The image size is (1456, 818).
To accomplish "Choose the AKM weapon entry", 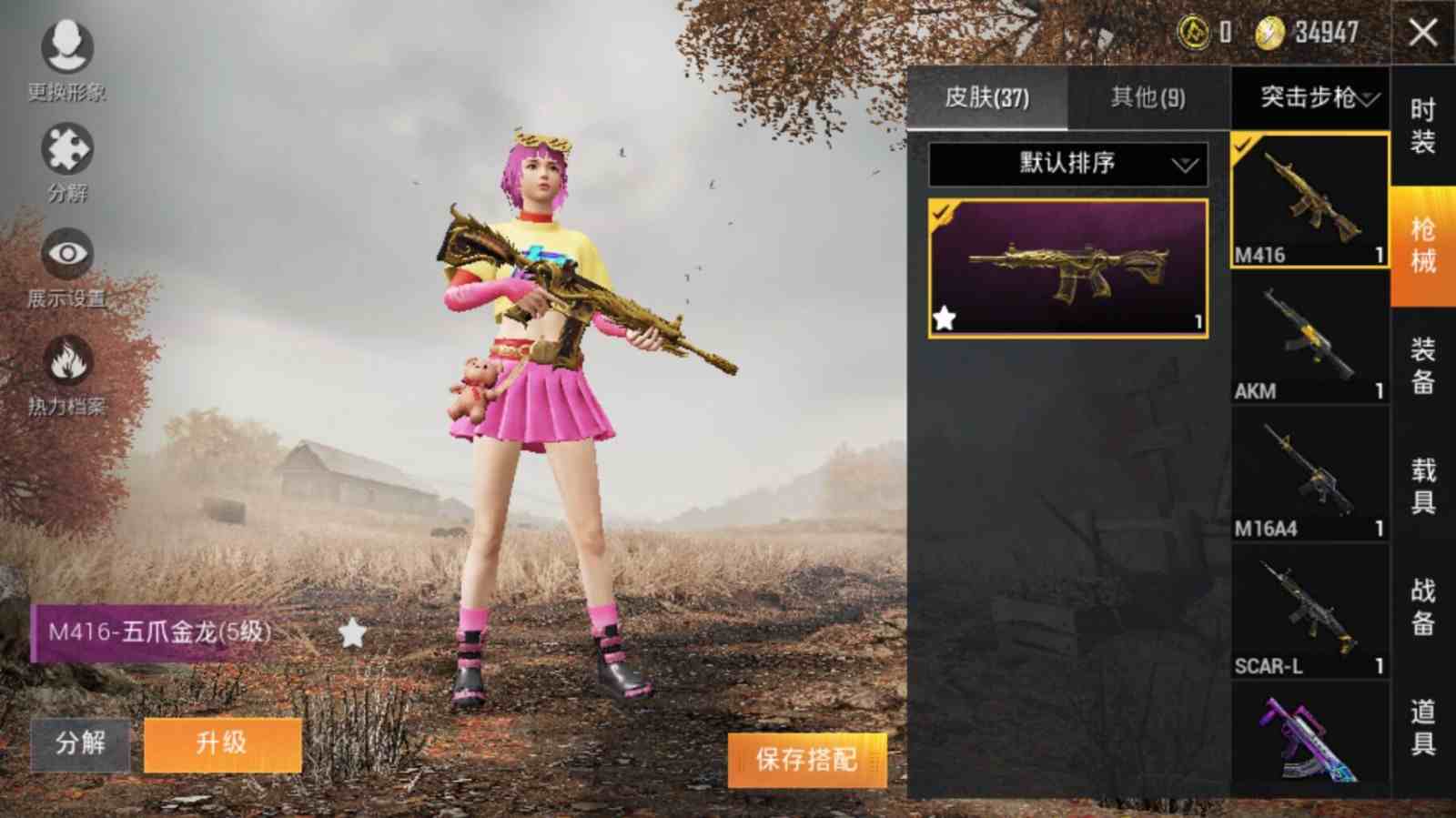I will coord(1309,338).
